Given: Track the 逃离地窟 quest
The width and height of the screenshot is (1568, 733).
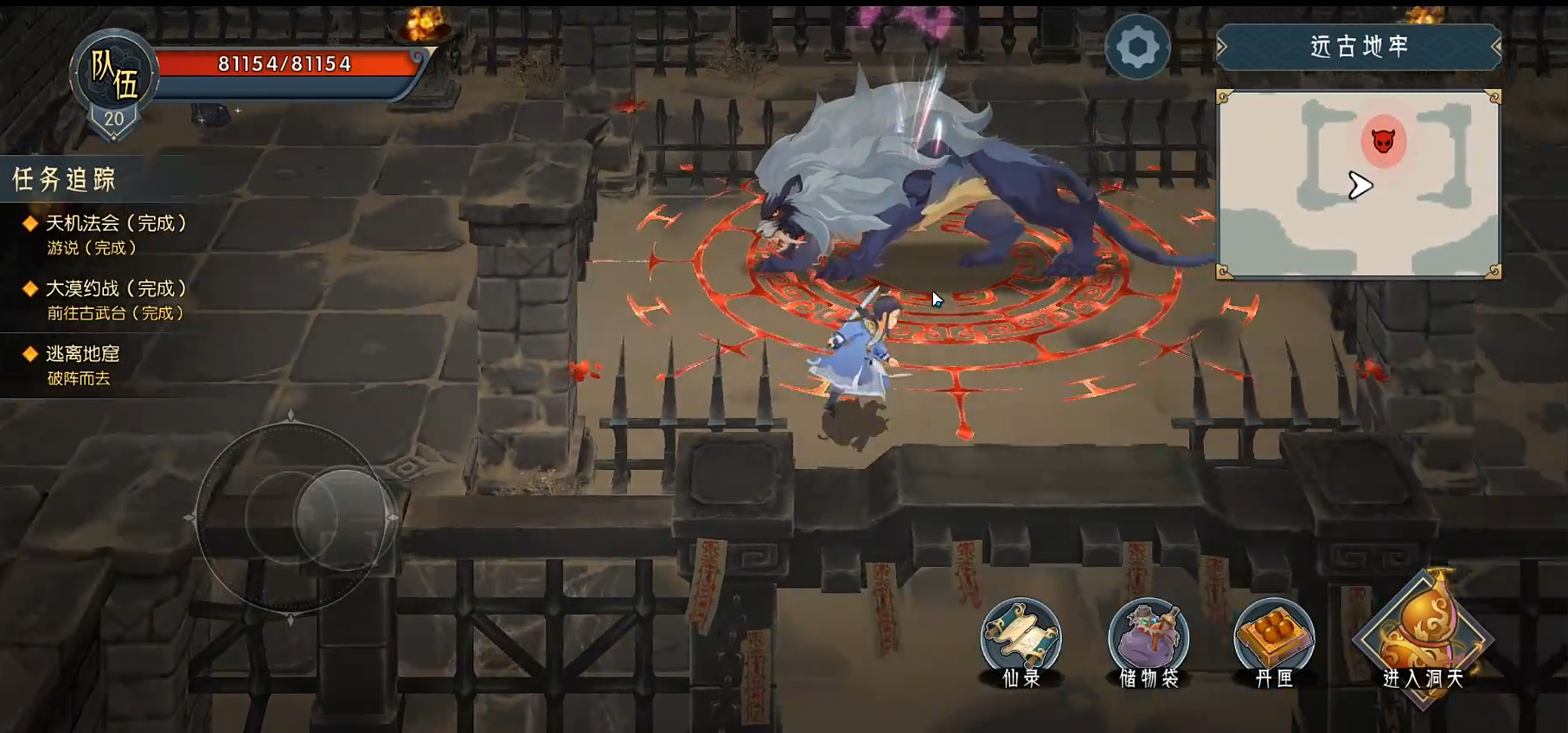Looking at the screenshot, I should click(x=83, y=354).
